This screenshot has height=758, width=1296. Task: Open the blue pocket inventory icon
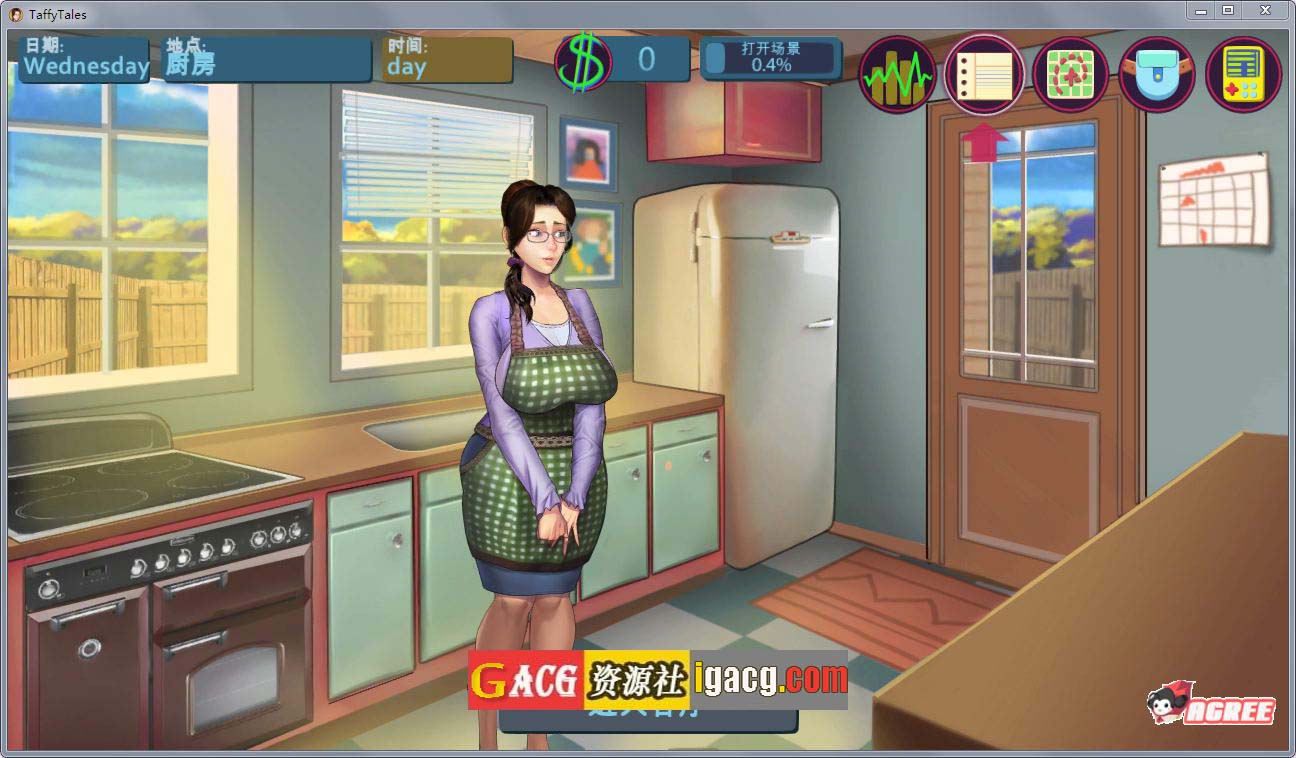point(1157,74)
